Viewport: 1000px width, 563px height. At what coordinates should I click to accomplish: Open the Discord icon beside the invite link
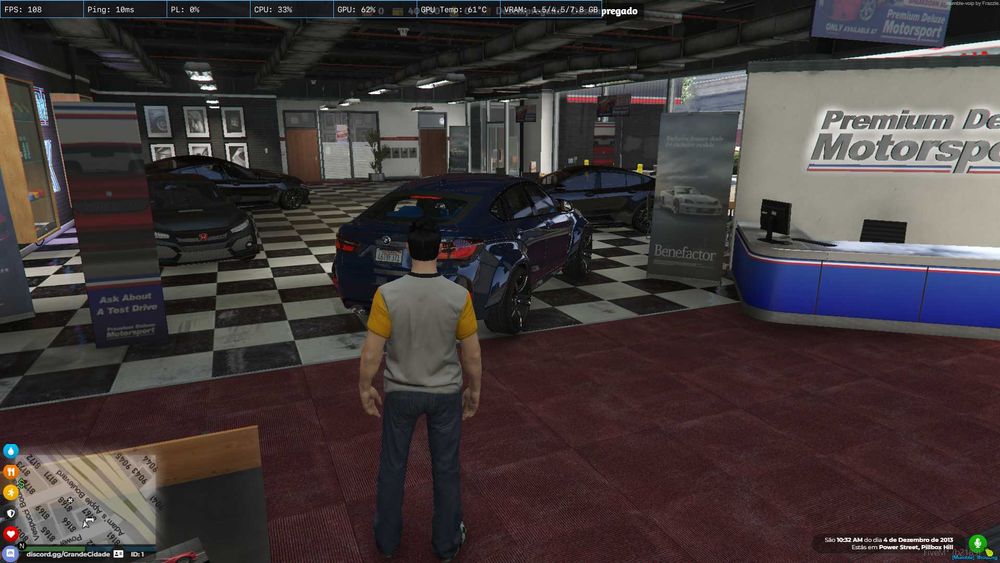[x=11, y=553]
